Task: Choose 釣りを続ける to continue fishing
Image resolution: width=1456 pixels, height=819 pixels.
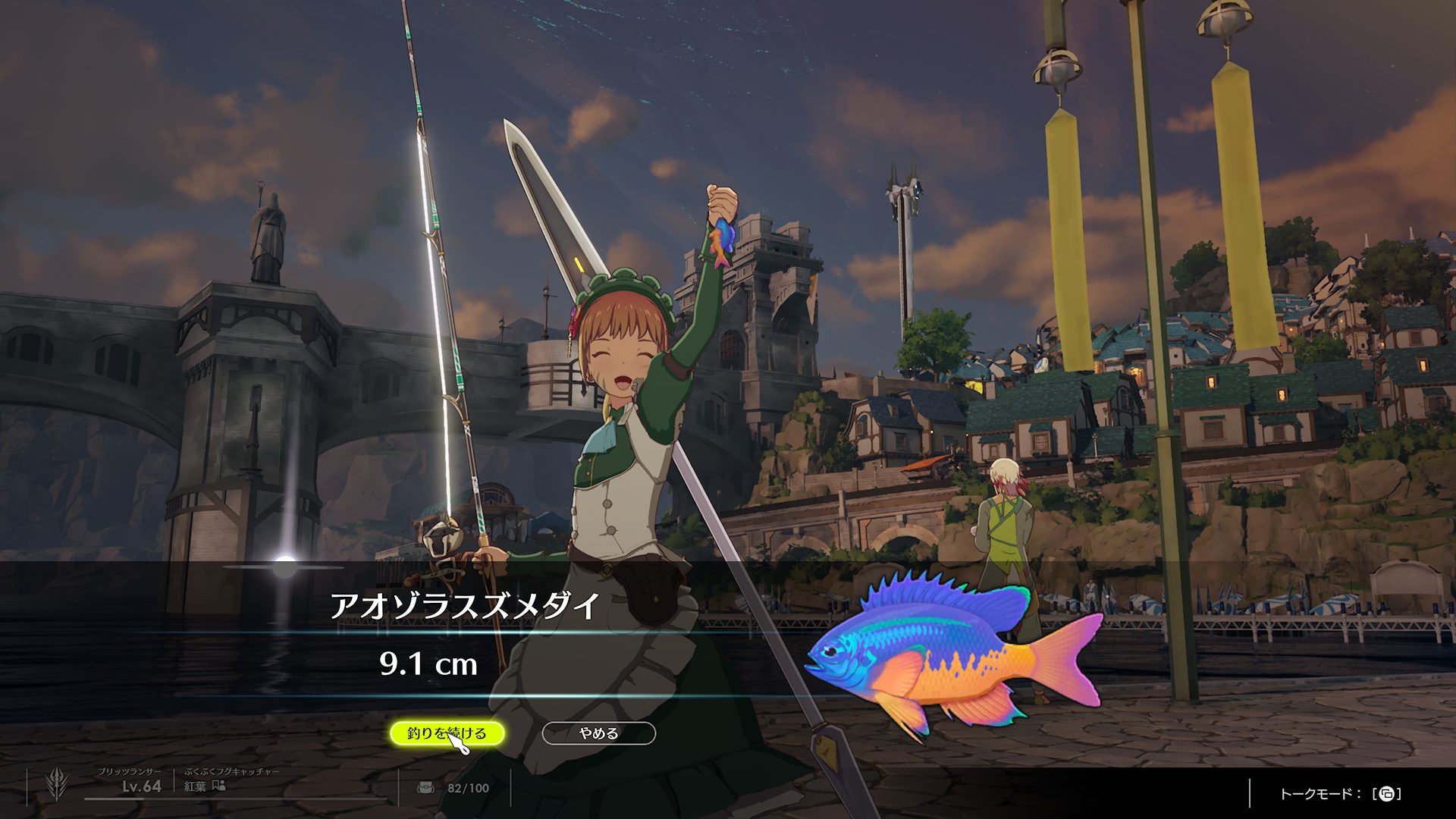Action: point(447,733)
